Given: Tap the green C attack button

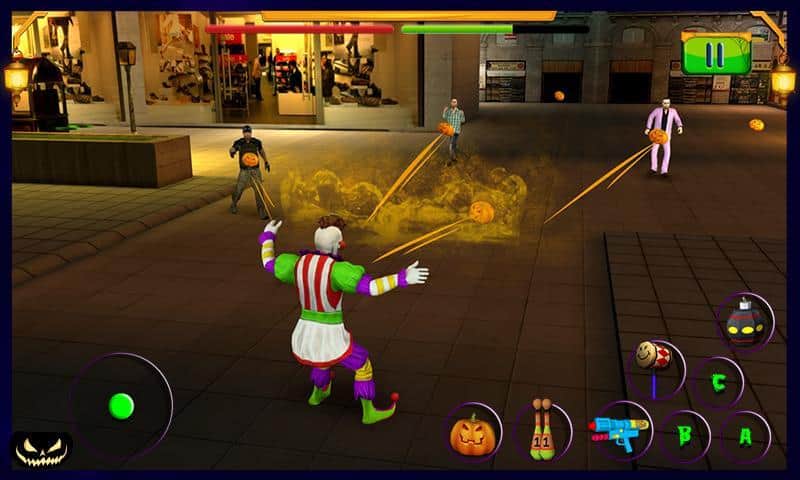Looking at the screenshot, I should coord(717,380).
